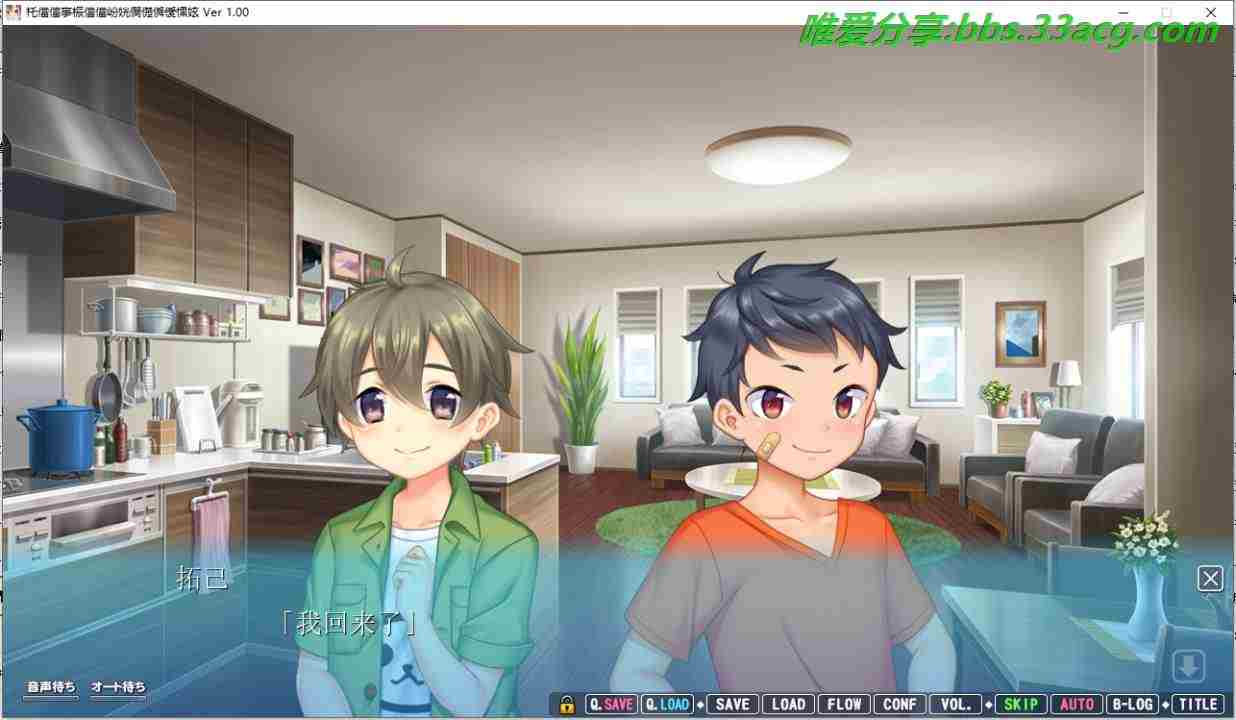The height and width of the screenshot is (720, 1236).
Task: Toggle the 音声待ち voice wait option
Action: coord(51,687)
